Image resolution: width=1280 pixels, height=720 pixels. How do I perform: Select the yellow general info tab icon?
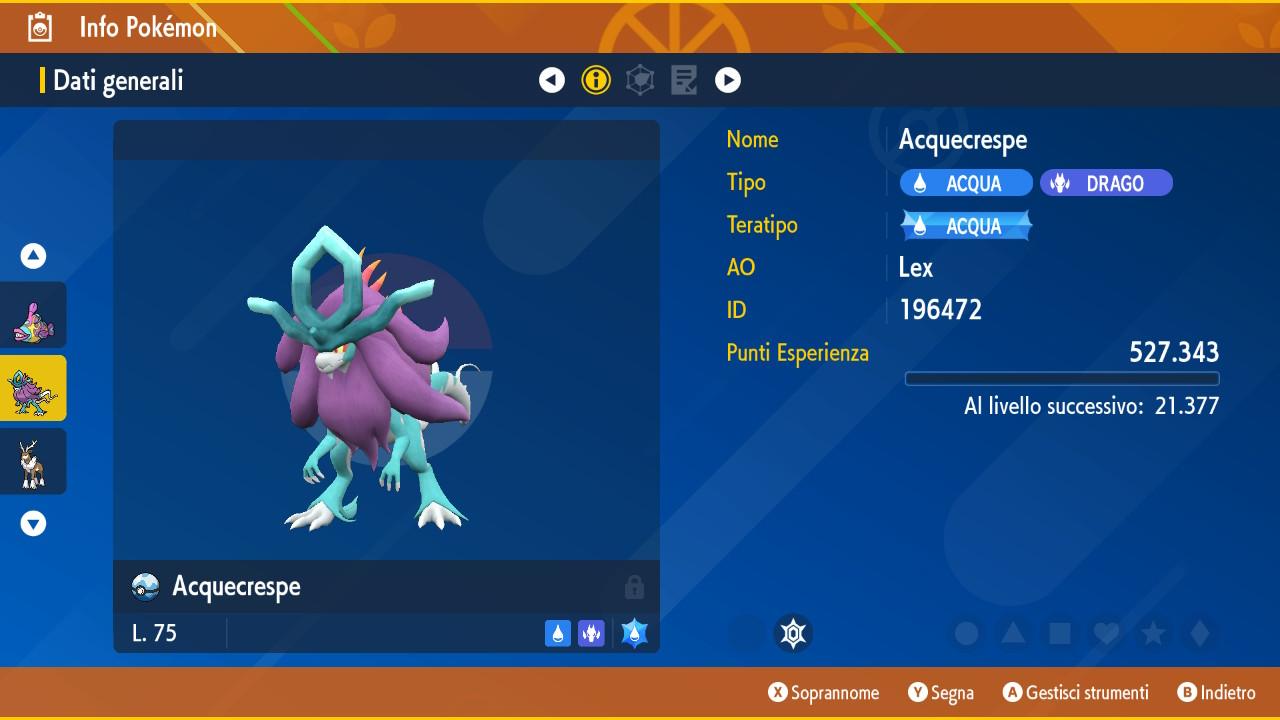[596, 80]
